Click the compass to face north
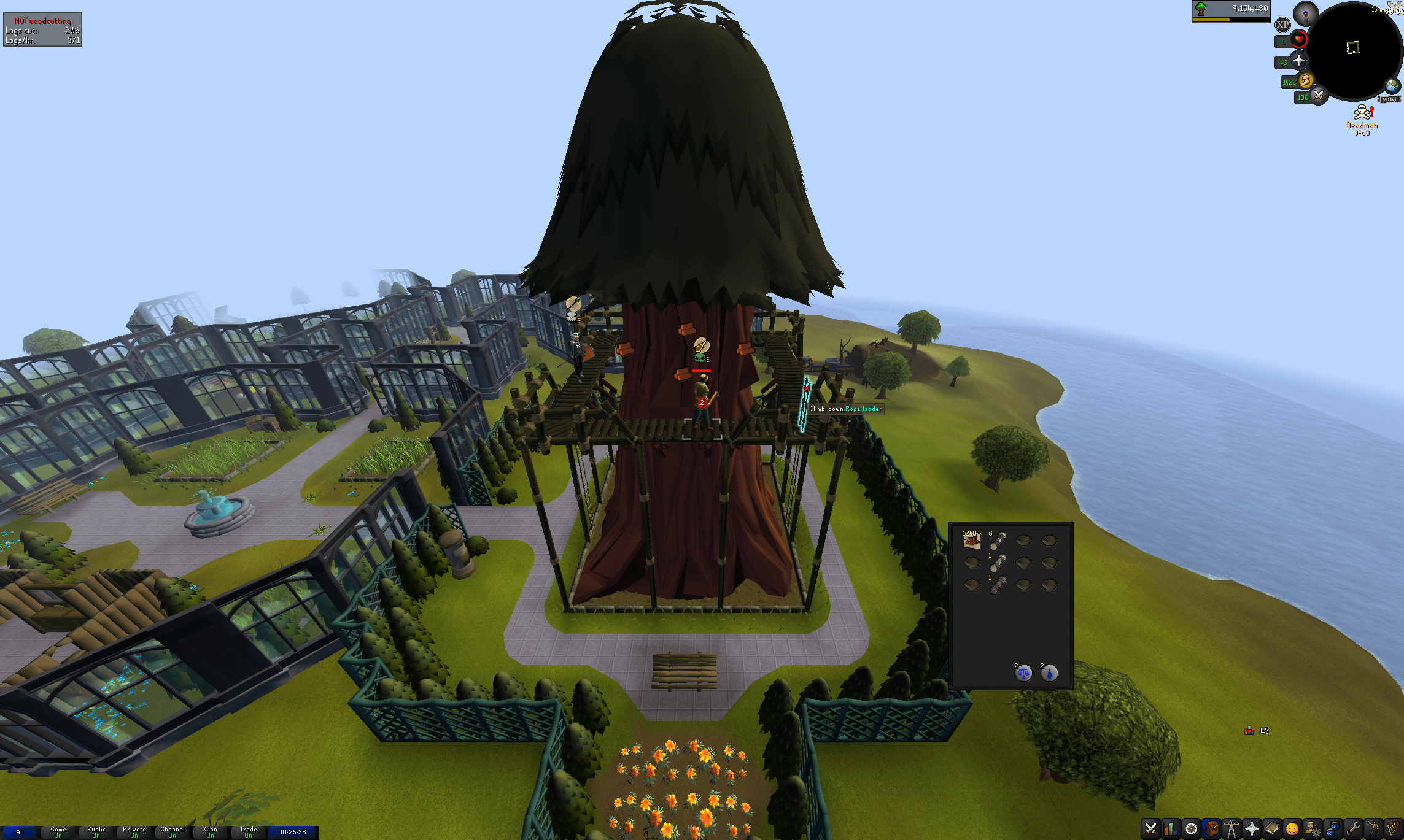Image resolution: width=1404 pixels, height=840 pixels. [1305, 13]
